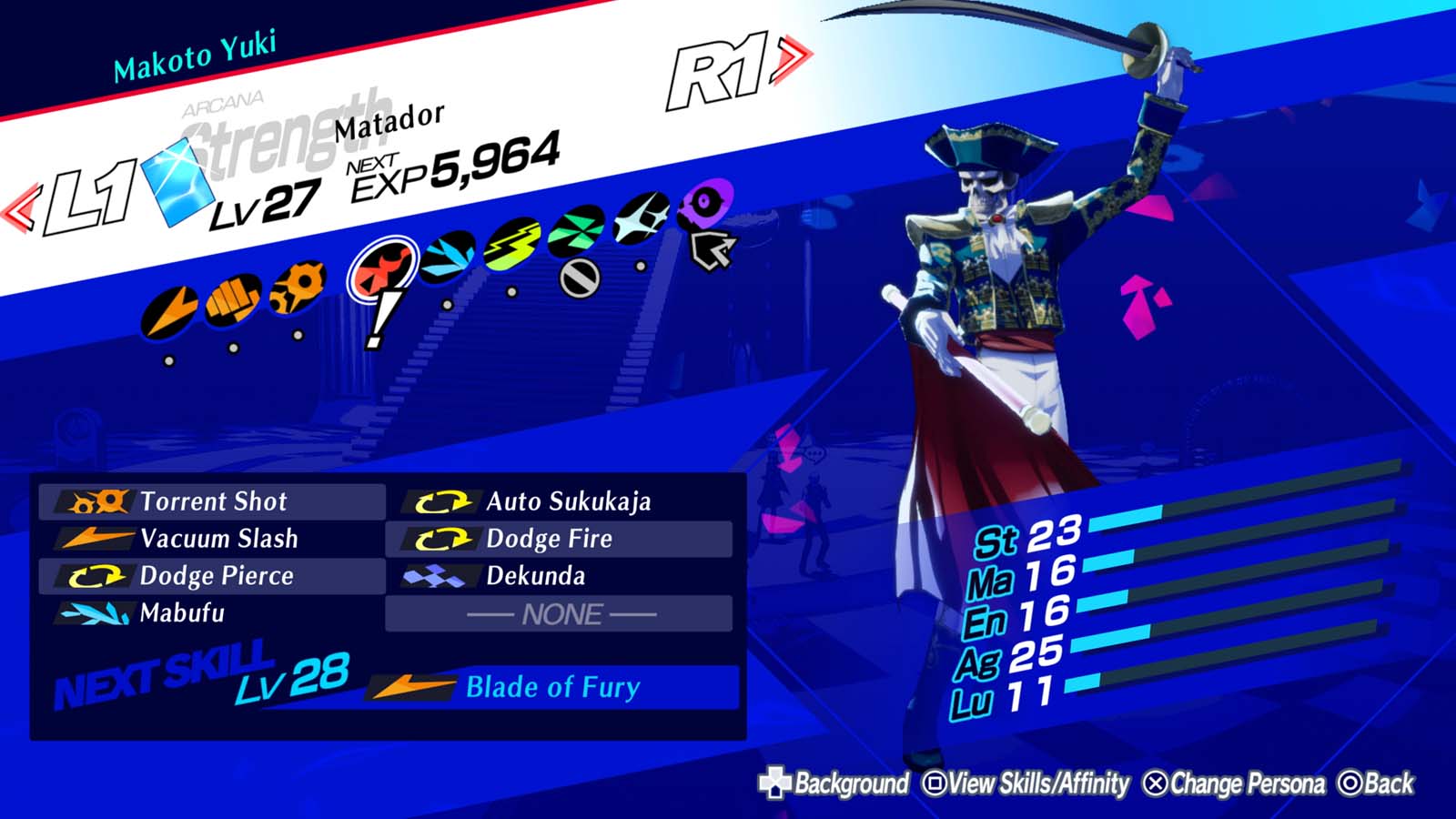Image resolution: width=1456 pixels, height=819 pixels.
Task: Click the Auto Sukukaja passive skill icon
Action: (x=440, y=500)
